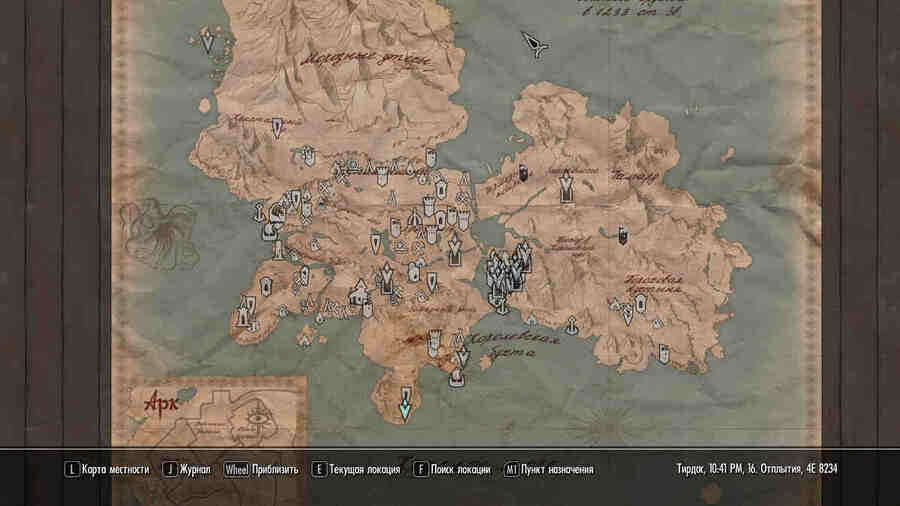Open the Журнал journal
Screen dimensions: 900x506
[x=187, y=469]
